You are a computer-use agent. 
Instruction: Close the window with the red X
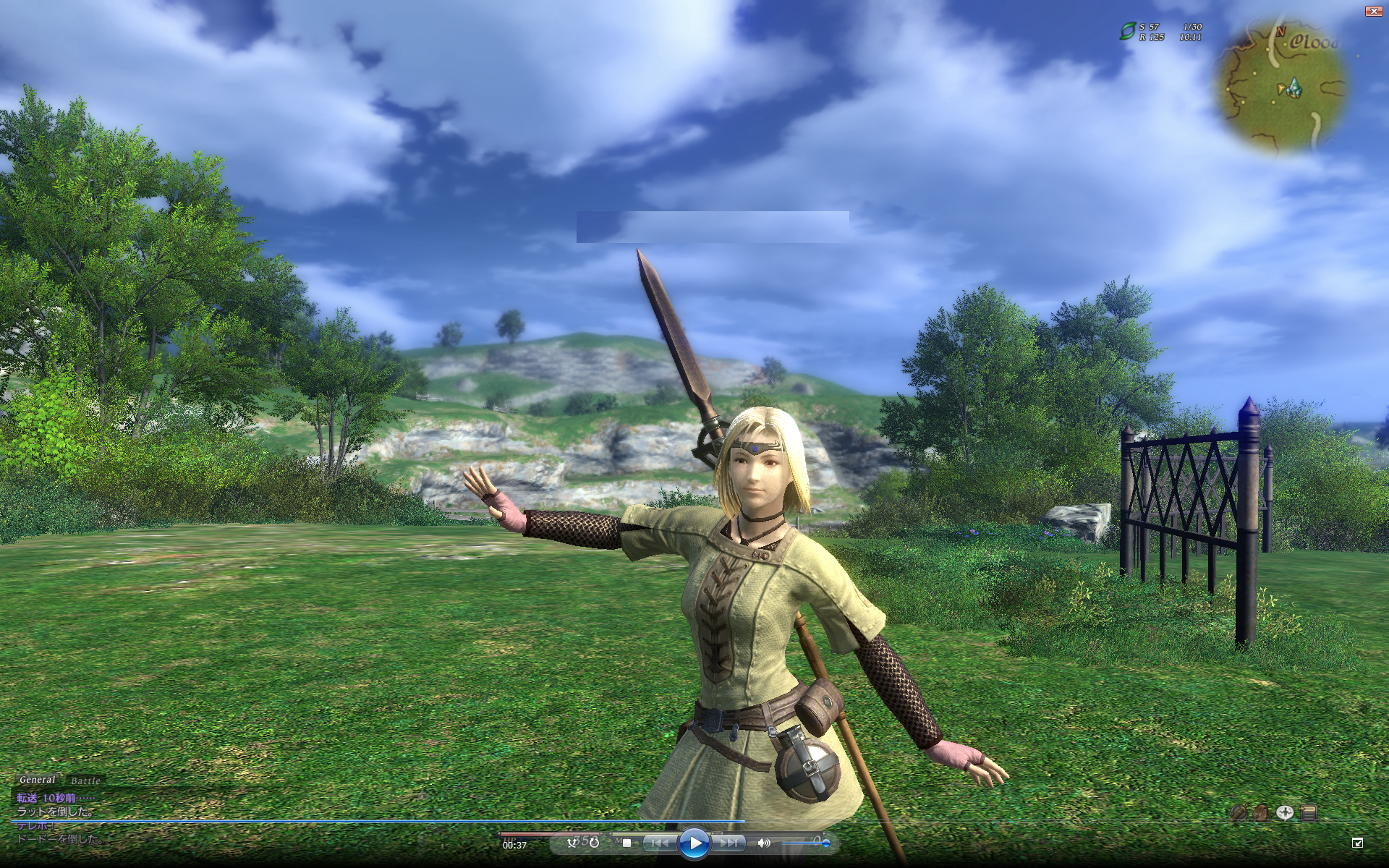tap(1372, 11)
